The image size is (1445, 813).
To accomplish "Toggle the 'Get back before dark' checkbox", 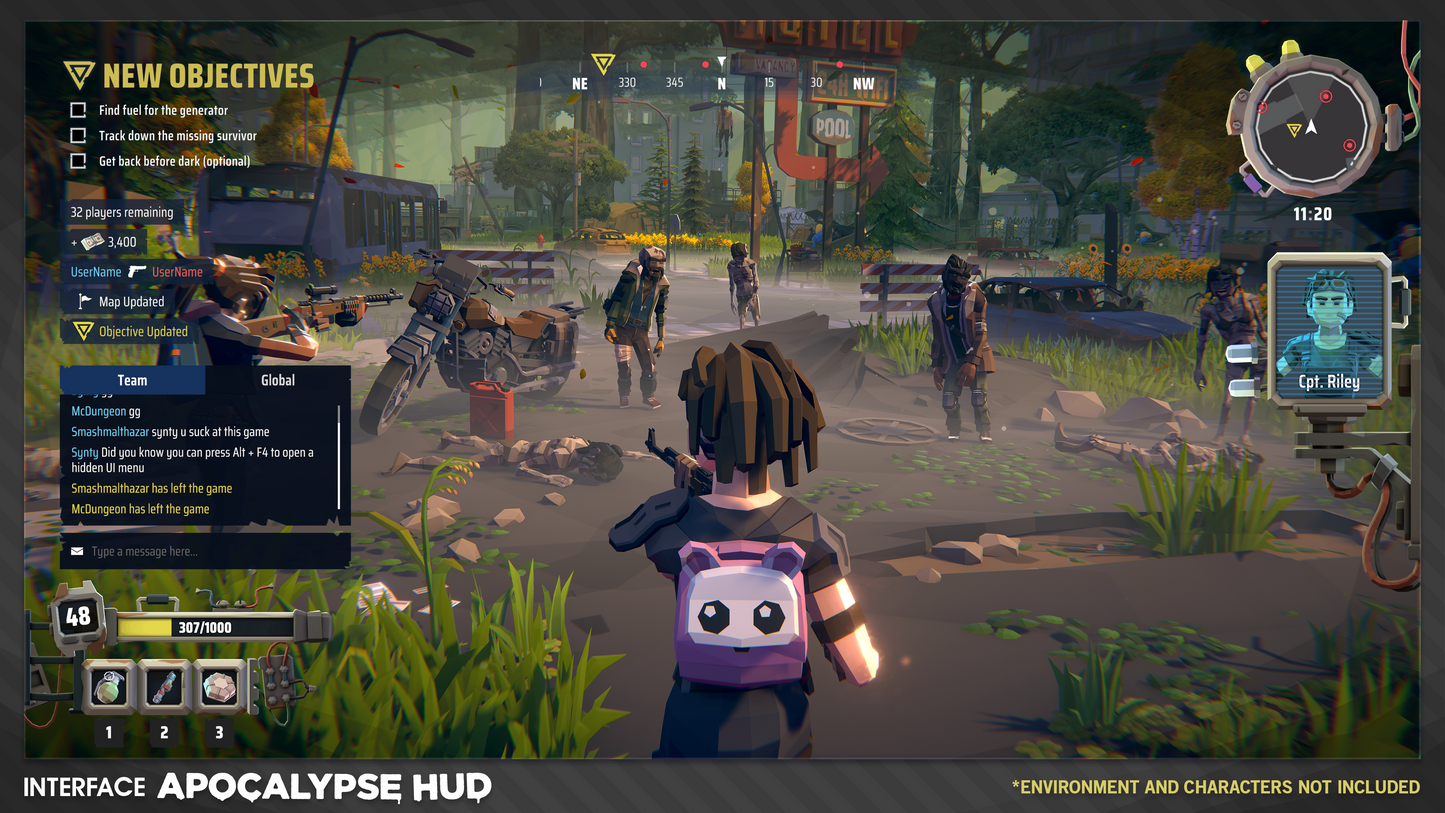I will pos(78,161).
